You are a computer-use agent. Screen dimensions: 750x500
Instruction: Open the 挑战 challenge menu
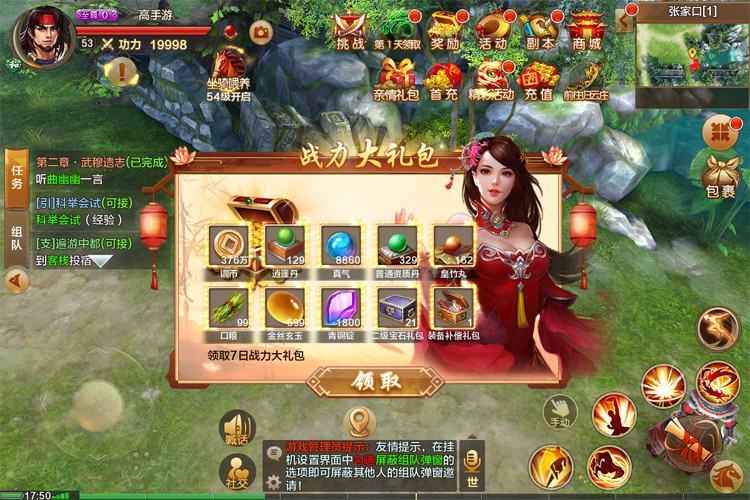349,30
